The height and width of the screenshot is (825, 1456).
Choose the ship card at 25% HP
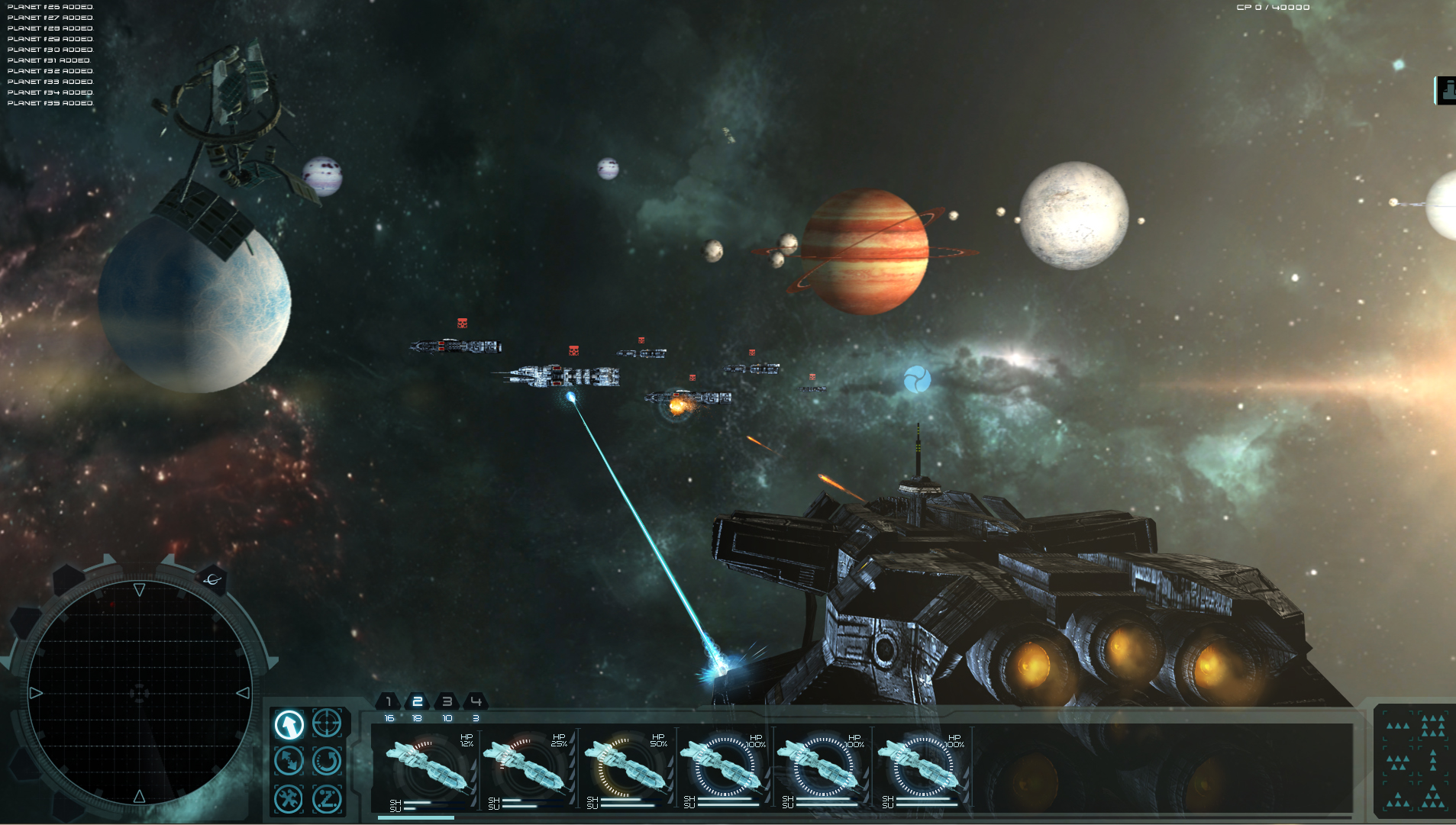coord(527,767)
